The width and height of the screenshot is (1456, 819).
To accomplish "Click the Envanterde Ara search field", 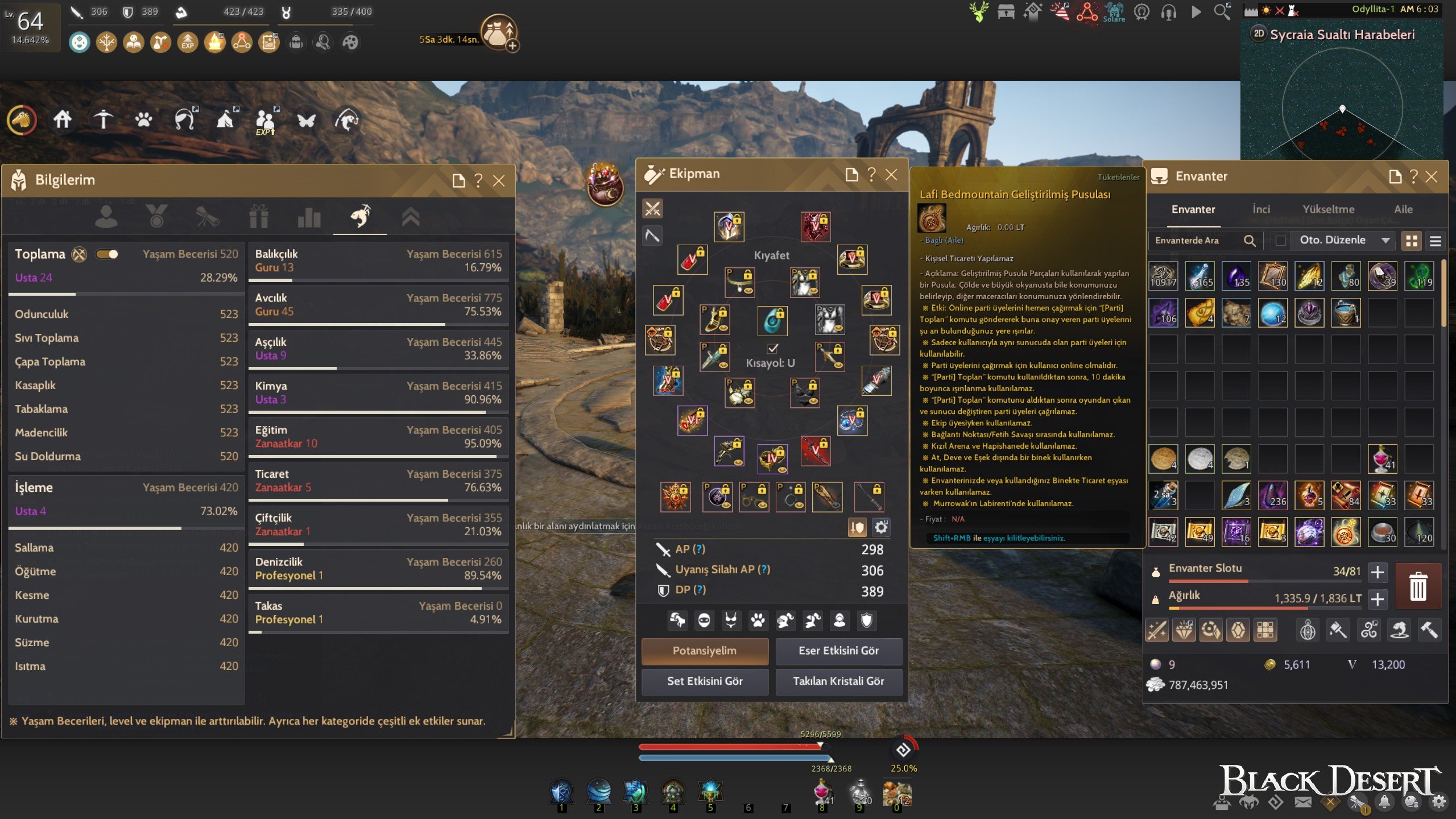I will (x=1194, y=241).
